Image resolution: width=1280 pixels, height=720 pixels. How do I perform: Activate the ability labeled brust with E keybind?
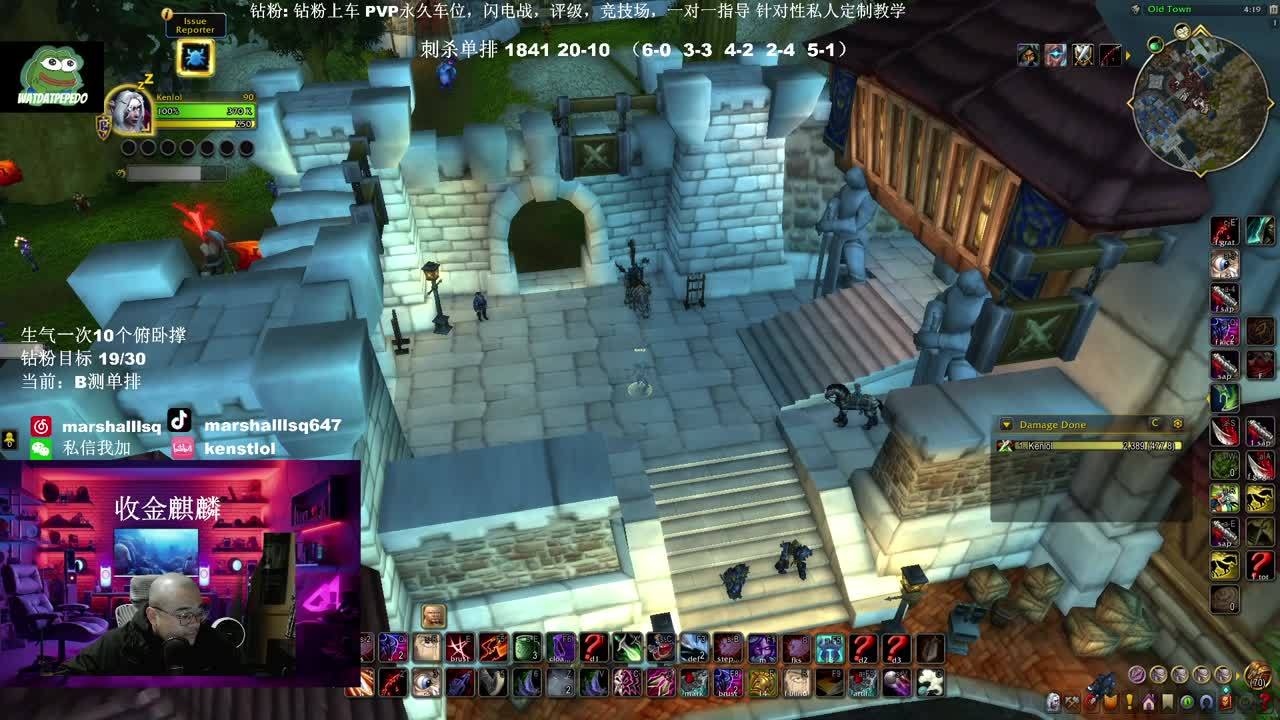click(x=460, y=648)
